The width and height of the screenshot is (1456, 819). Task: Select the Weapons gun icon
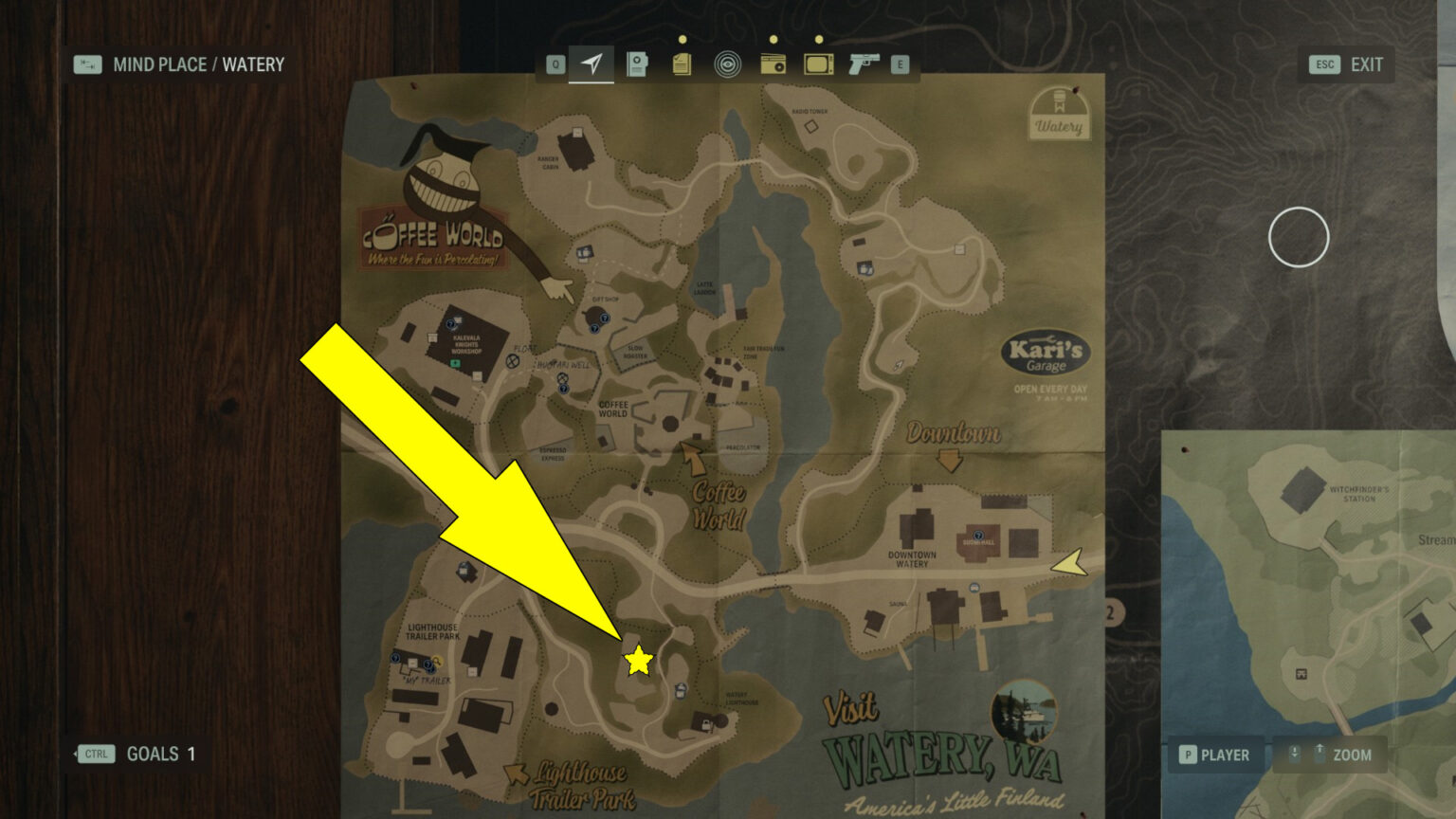coord(865,64)
